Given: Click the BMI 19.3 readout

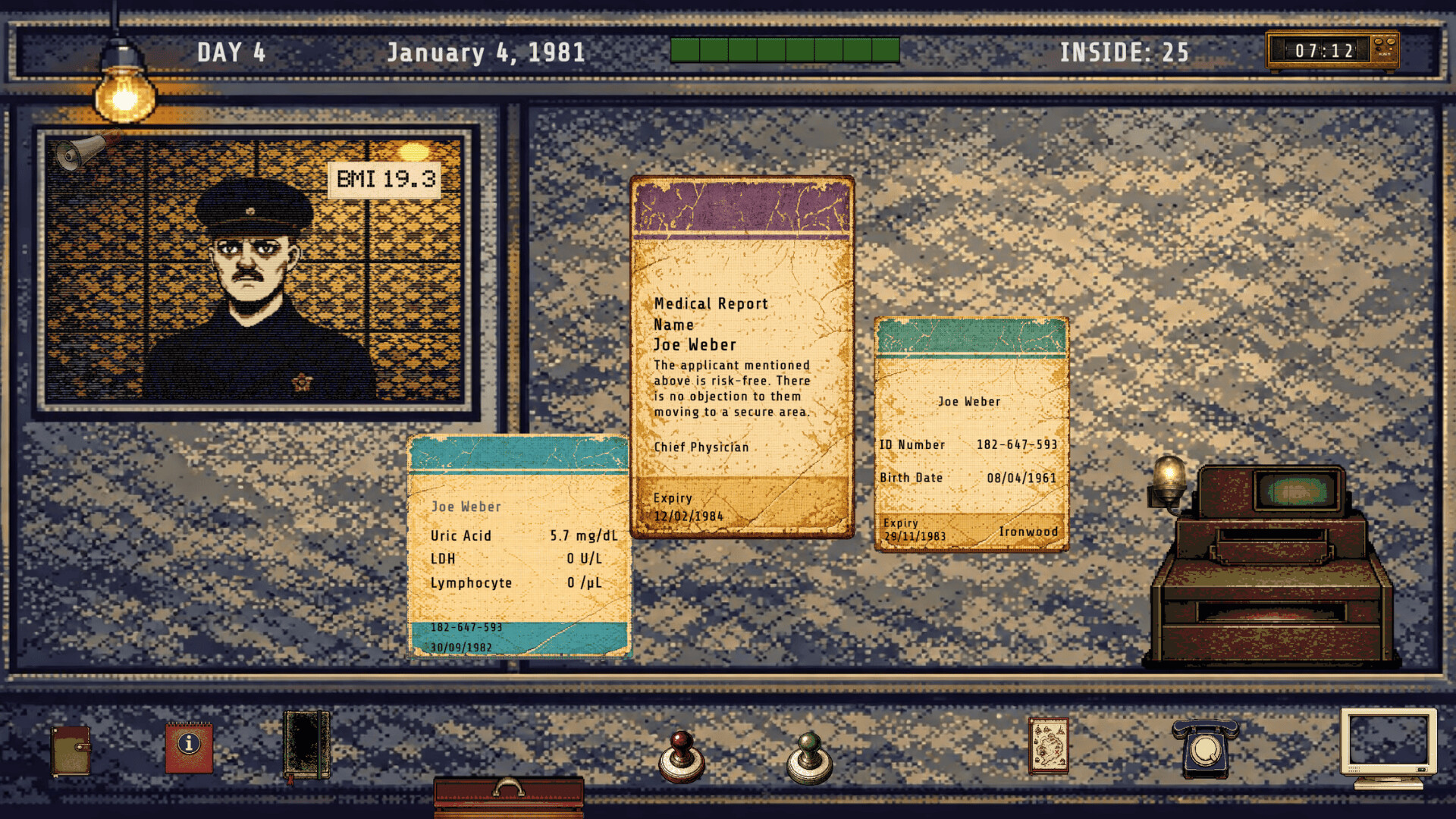Looking at the screenshot, I should pyautogui.click(x=385, y=179).
